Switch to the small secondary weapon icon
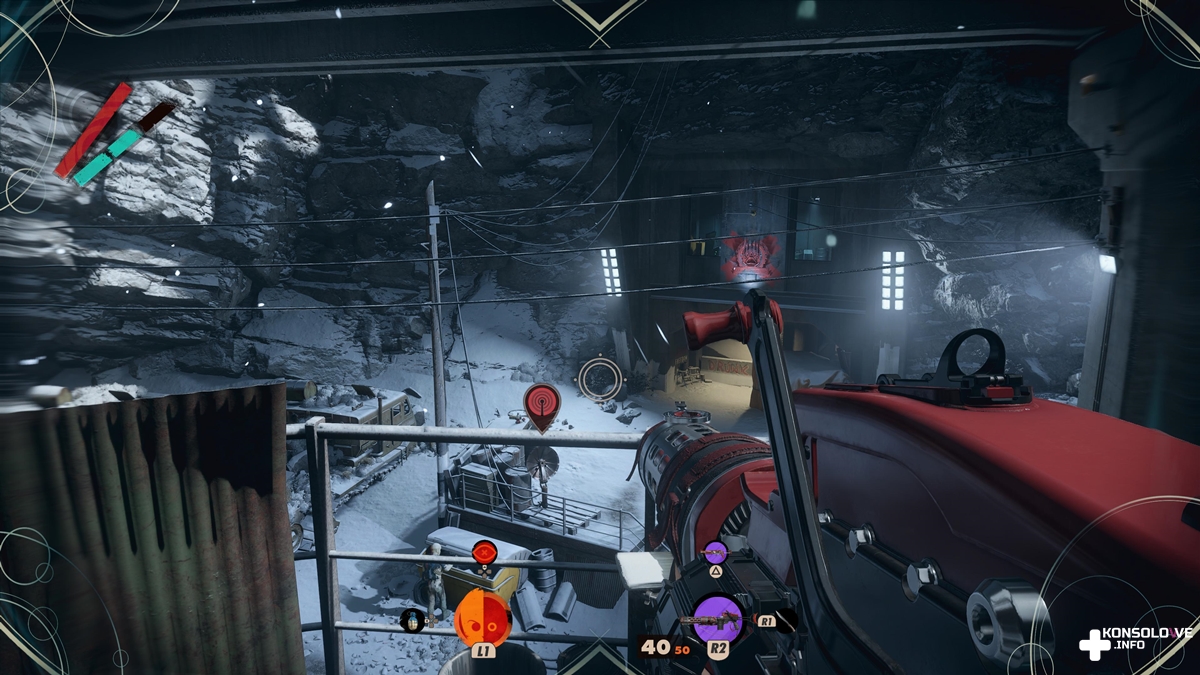 click(x=715, y=552)
